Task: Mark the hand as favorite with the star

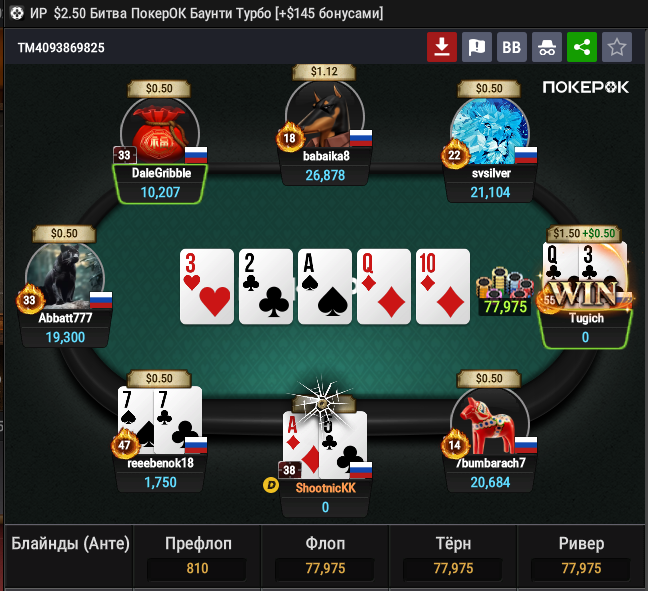Action: click(617, 47)
